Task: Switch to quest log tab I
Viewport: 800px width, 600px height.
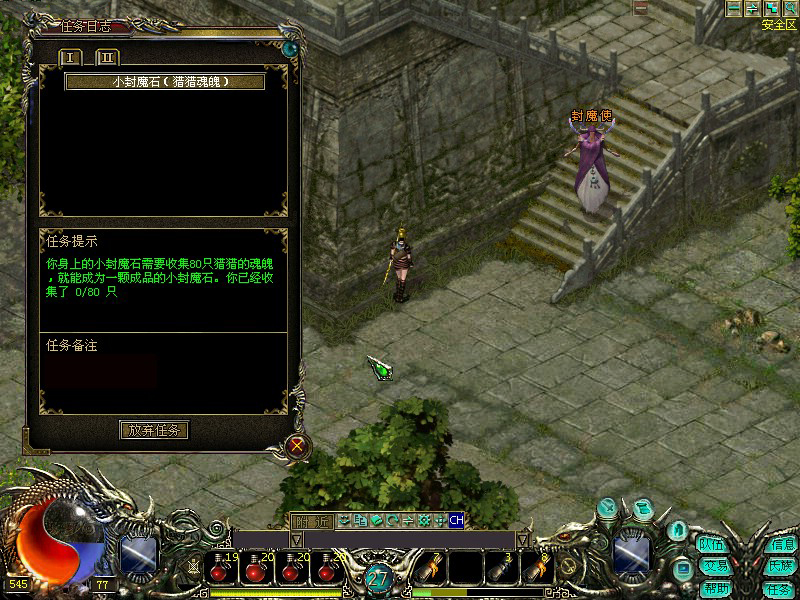Action: [72, 57]
